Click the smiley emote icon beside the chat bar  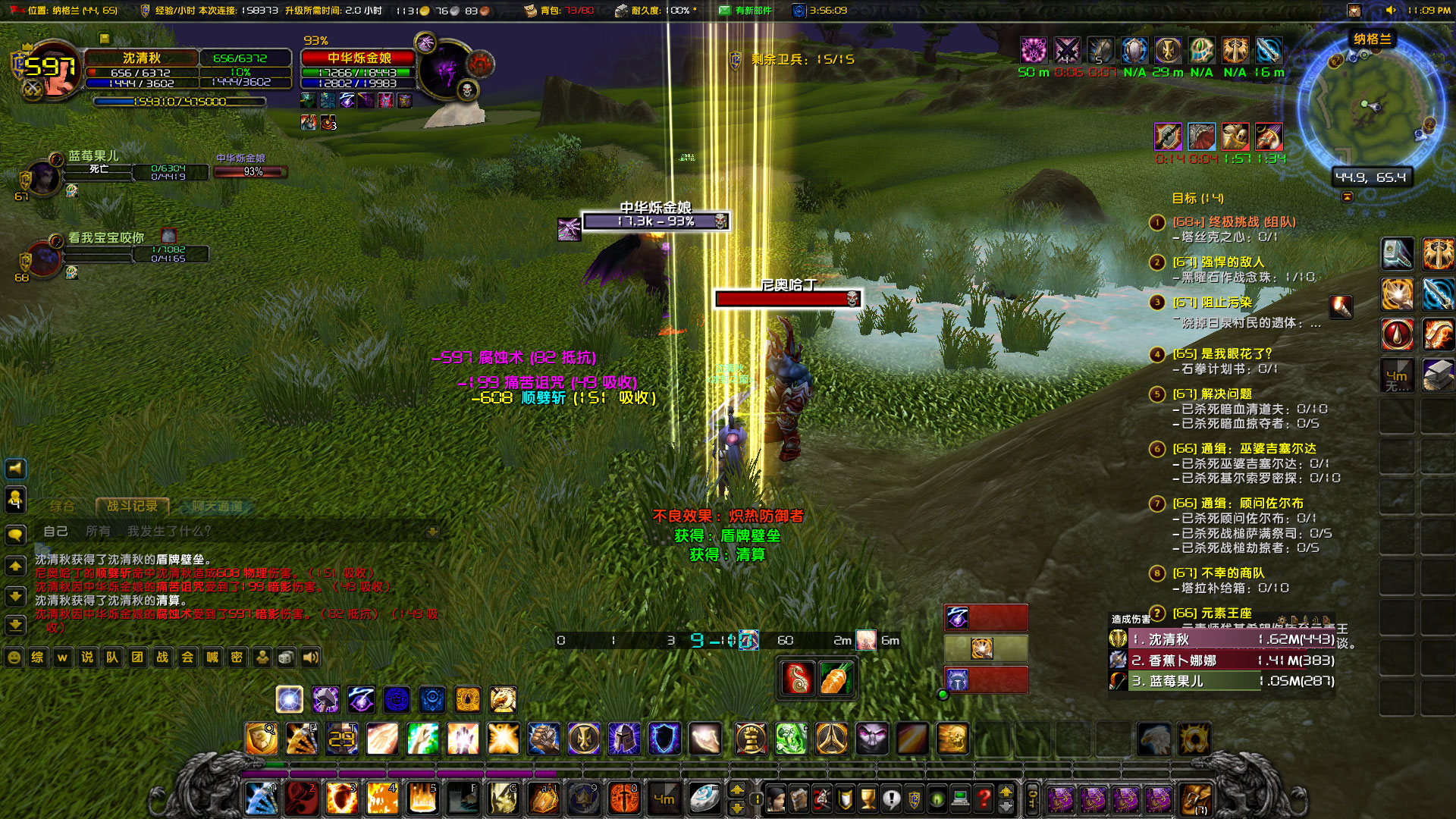[x=14, y=657]
